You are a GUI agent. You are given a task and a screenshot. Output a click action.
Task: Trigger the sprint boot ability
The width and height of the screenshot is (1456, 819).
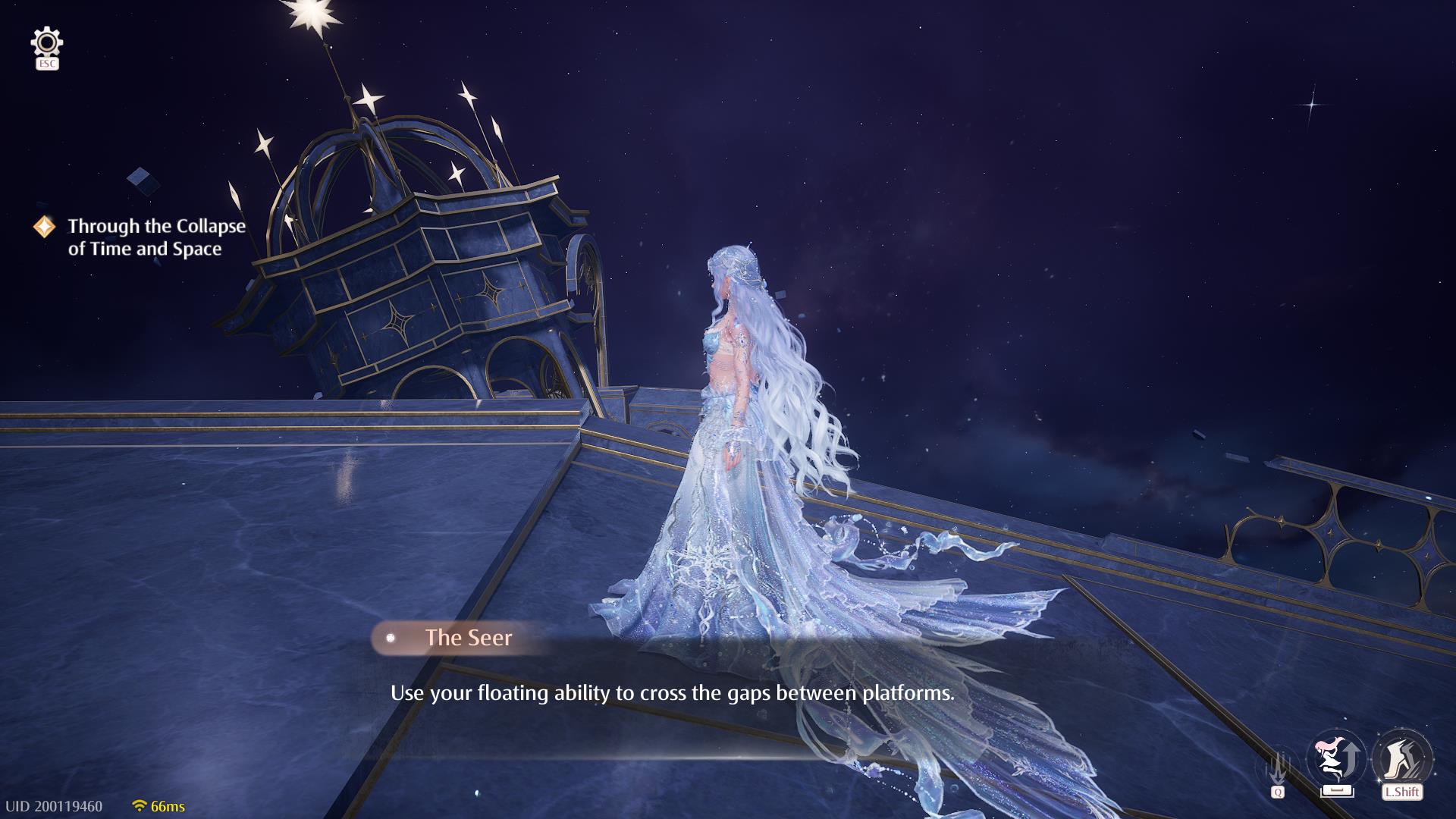[1401, 758]
